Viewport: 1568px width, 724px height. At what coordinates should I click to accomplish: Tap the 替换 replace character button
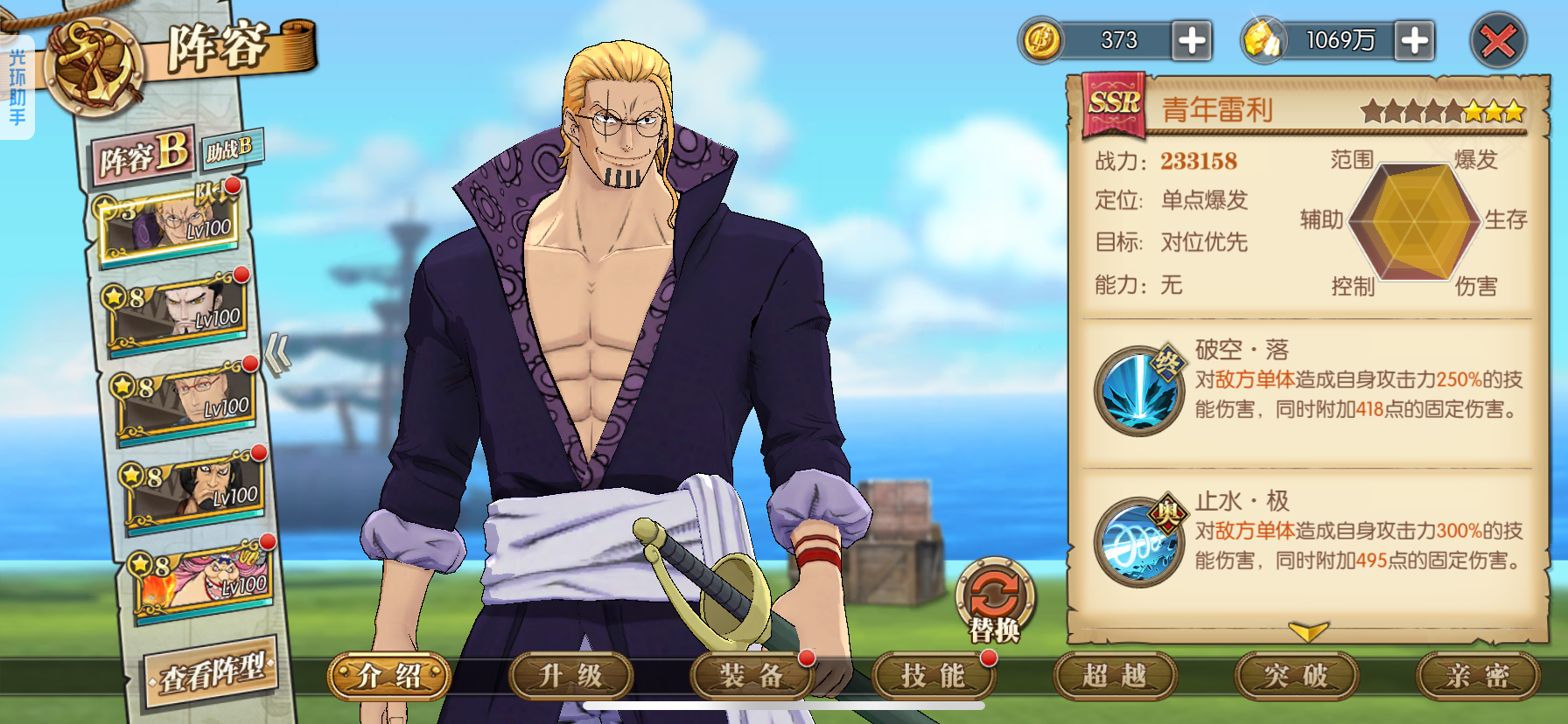(995, 600)
